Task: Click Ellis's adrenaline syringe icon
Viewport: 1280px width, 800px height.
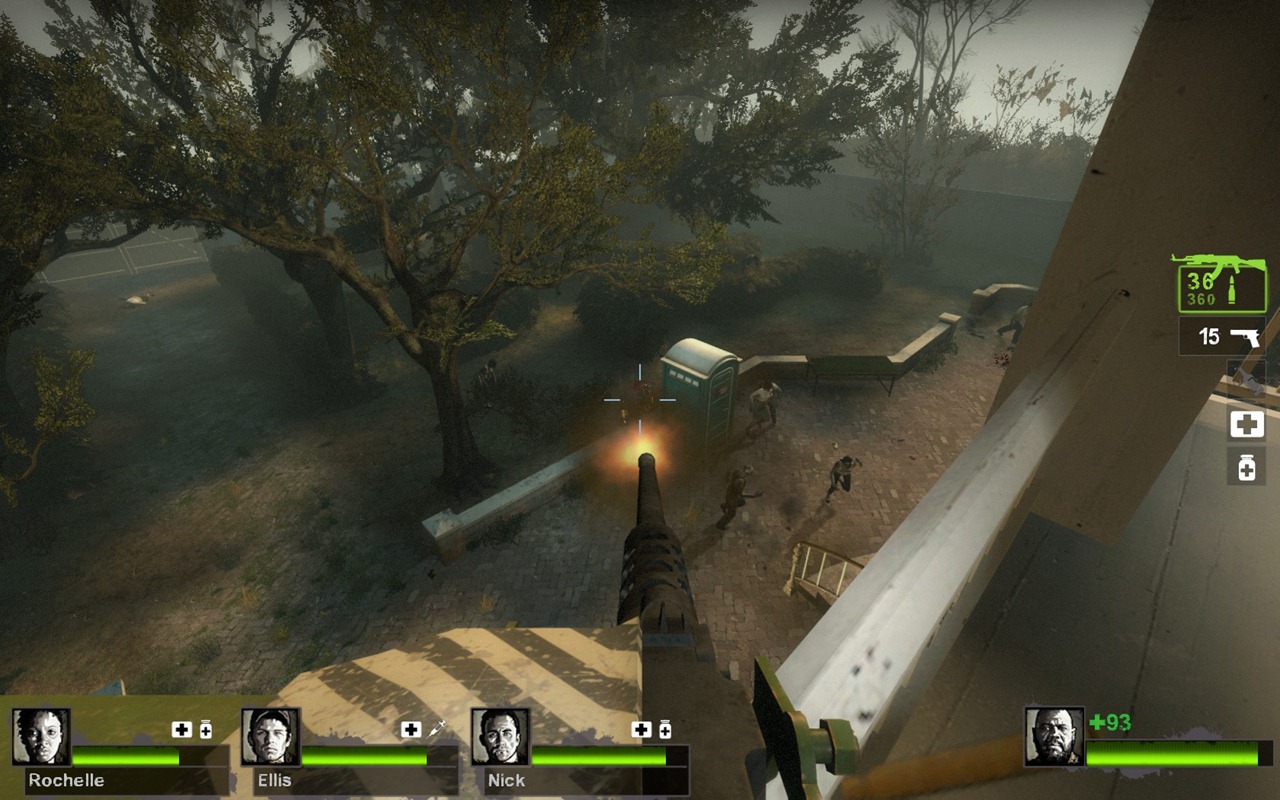Action: (x=436, y=730)
